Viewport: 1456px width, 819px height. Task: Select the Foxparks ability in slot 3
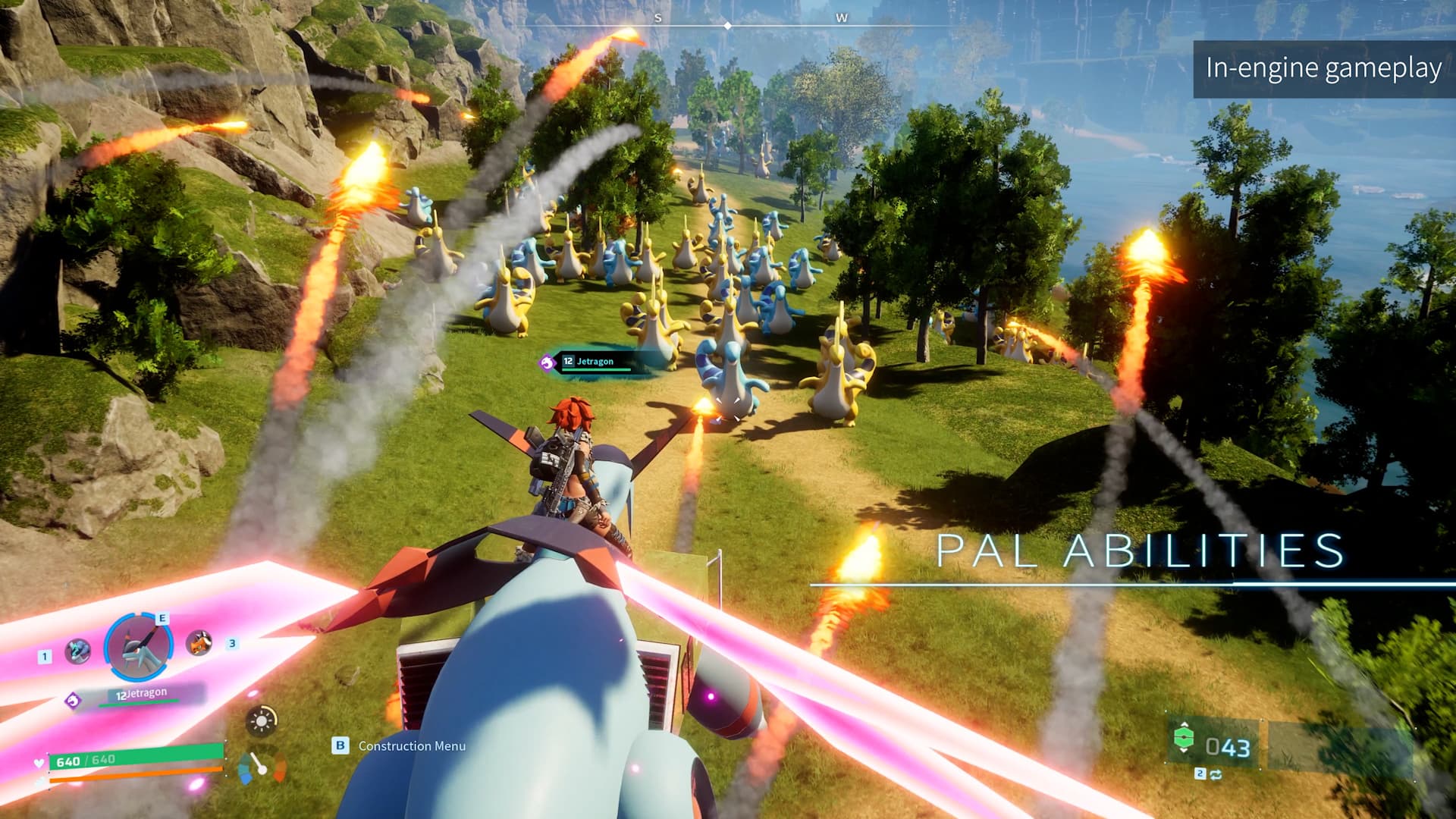point(199,644)
